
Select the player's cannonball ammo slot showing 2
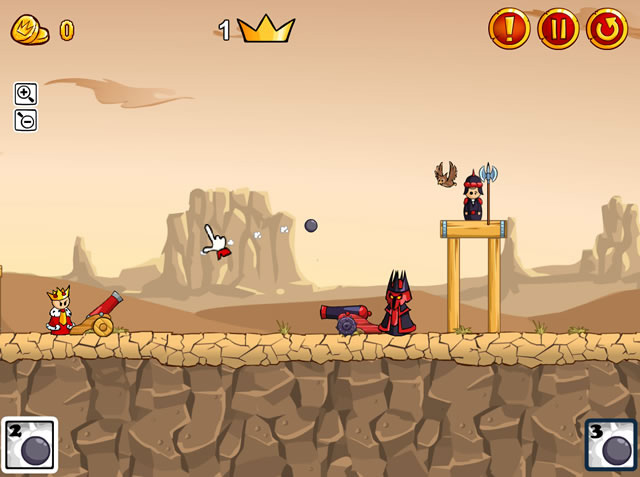29,445
